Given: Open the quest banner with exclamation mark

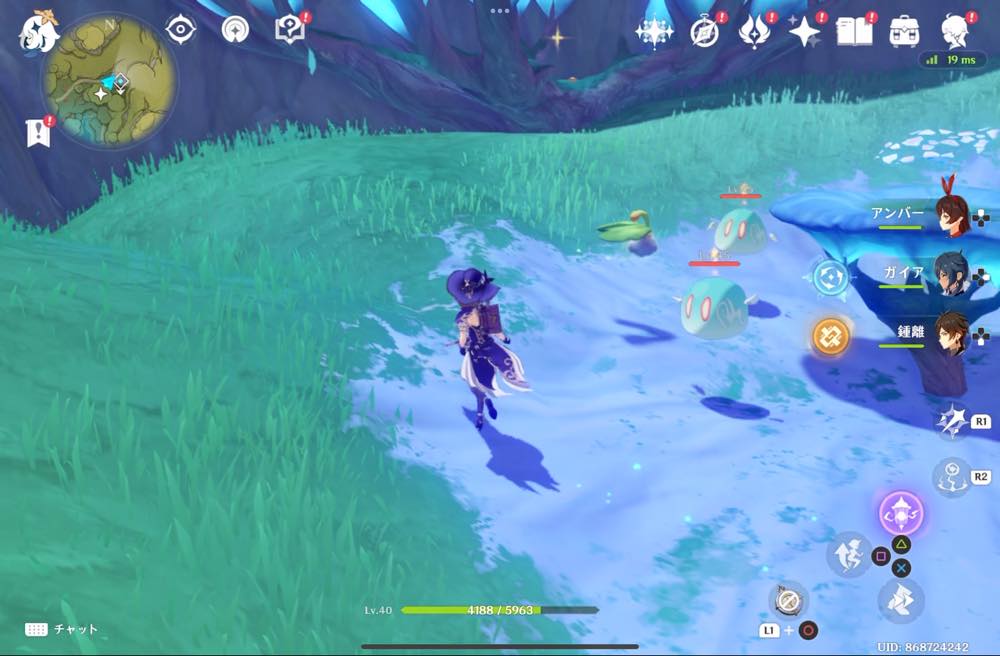Looking at the screenshot, I should (38, 132).
